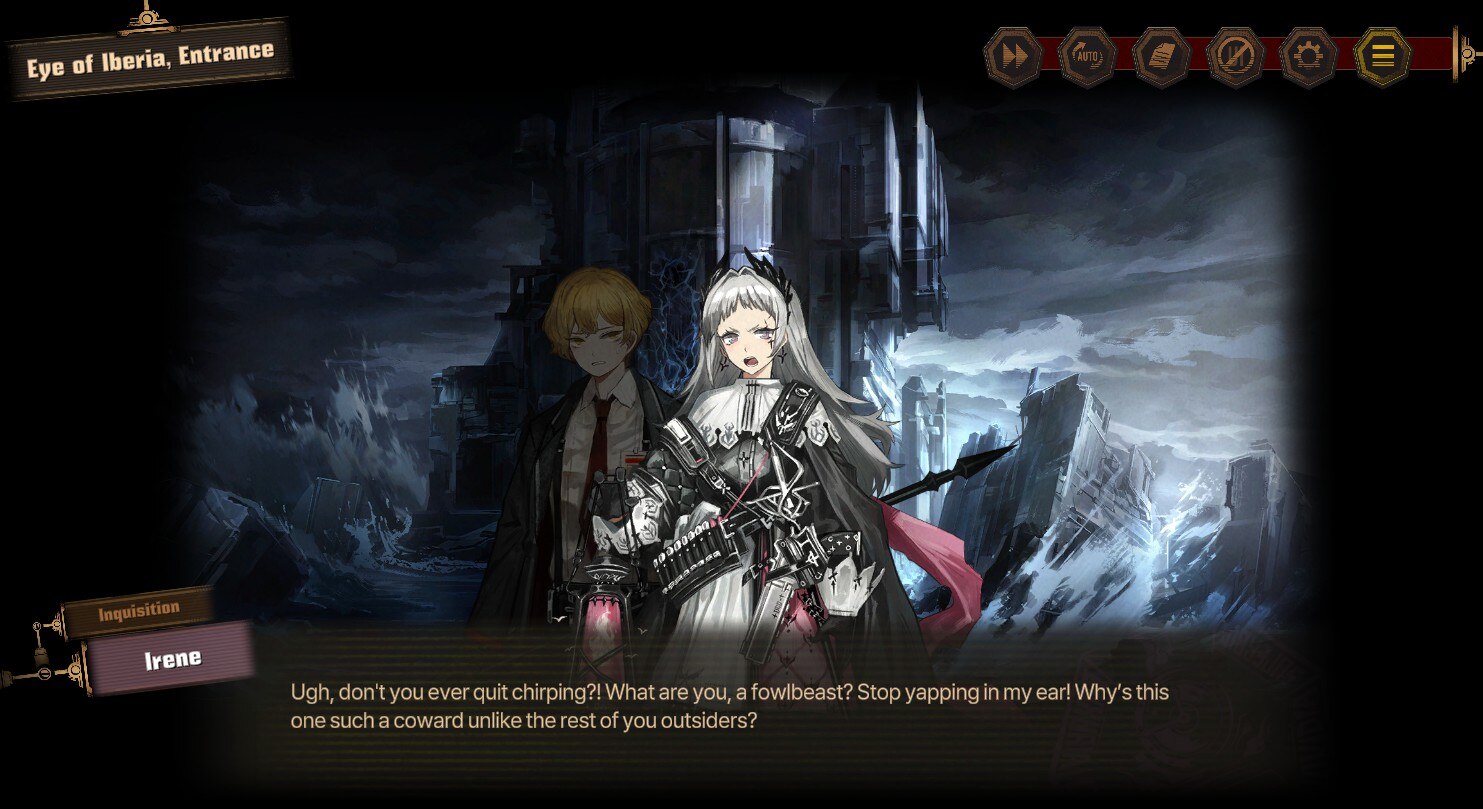
Task: Open settings with the gear icon
Action: pyautogui.click(x=1309, y=57)
